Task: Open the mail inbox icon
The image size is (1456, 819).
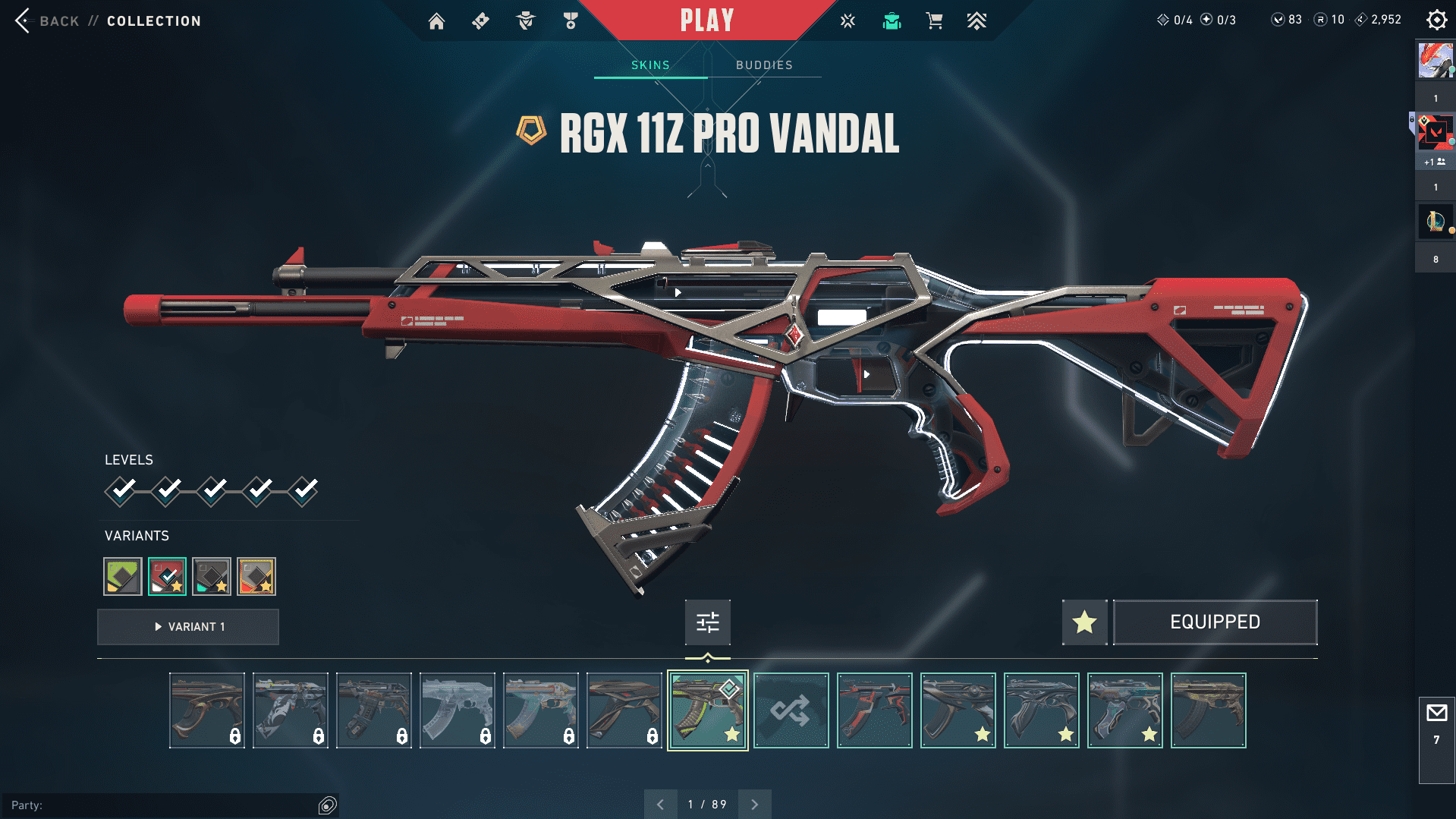Action: [1436, 713]
